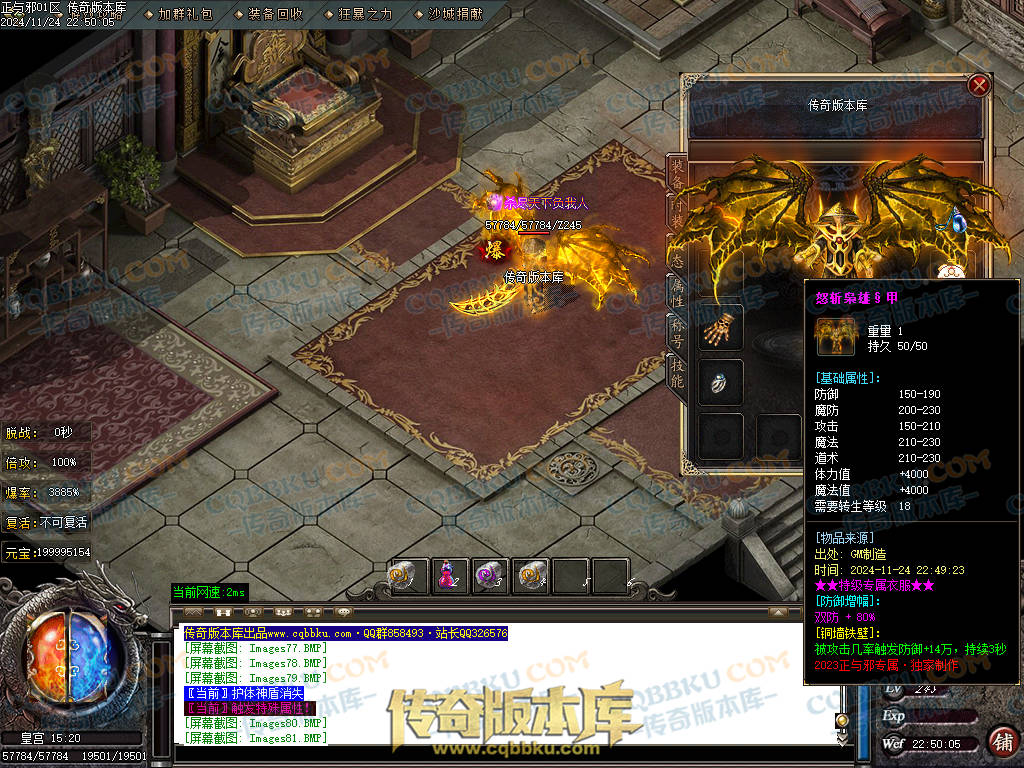
Task: Use the purple scroll in hotbar slot 3
Action: [490, 576]
